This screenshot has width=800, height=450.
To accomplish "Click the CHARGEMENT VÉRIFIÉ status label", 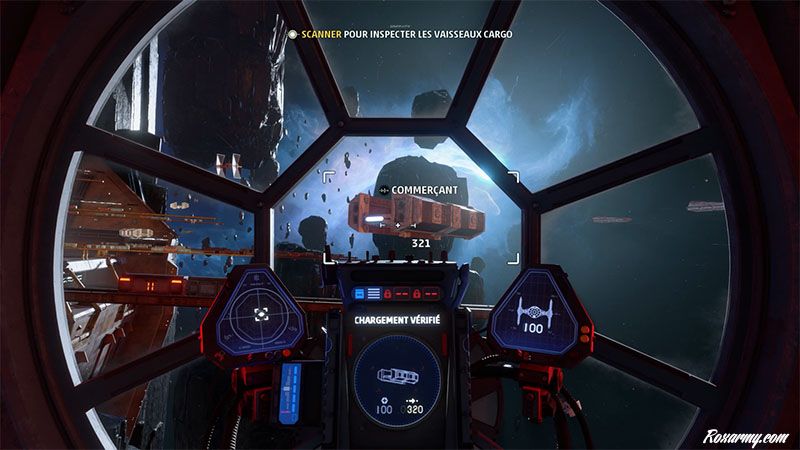I will tap(397, 320).
